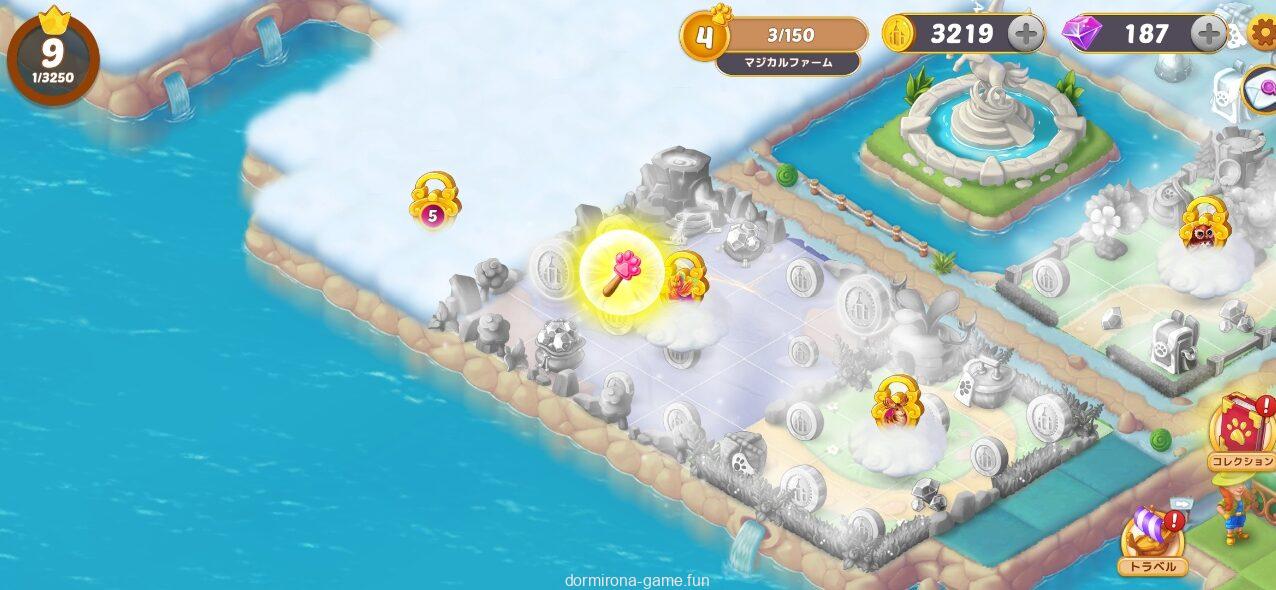
Task: Open the マジカルファーム paw level badge
Action: coord(706,37)
